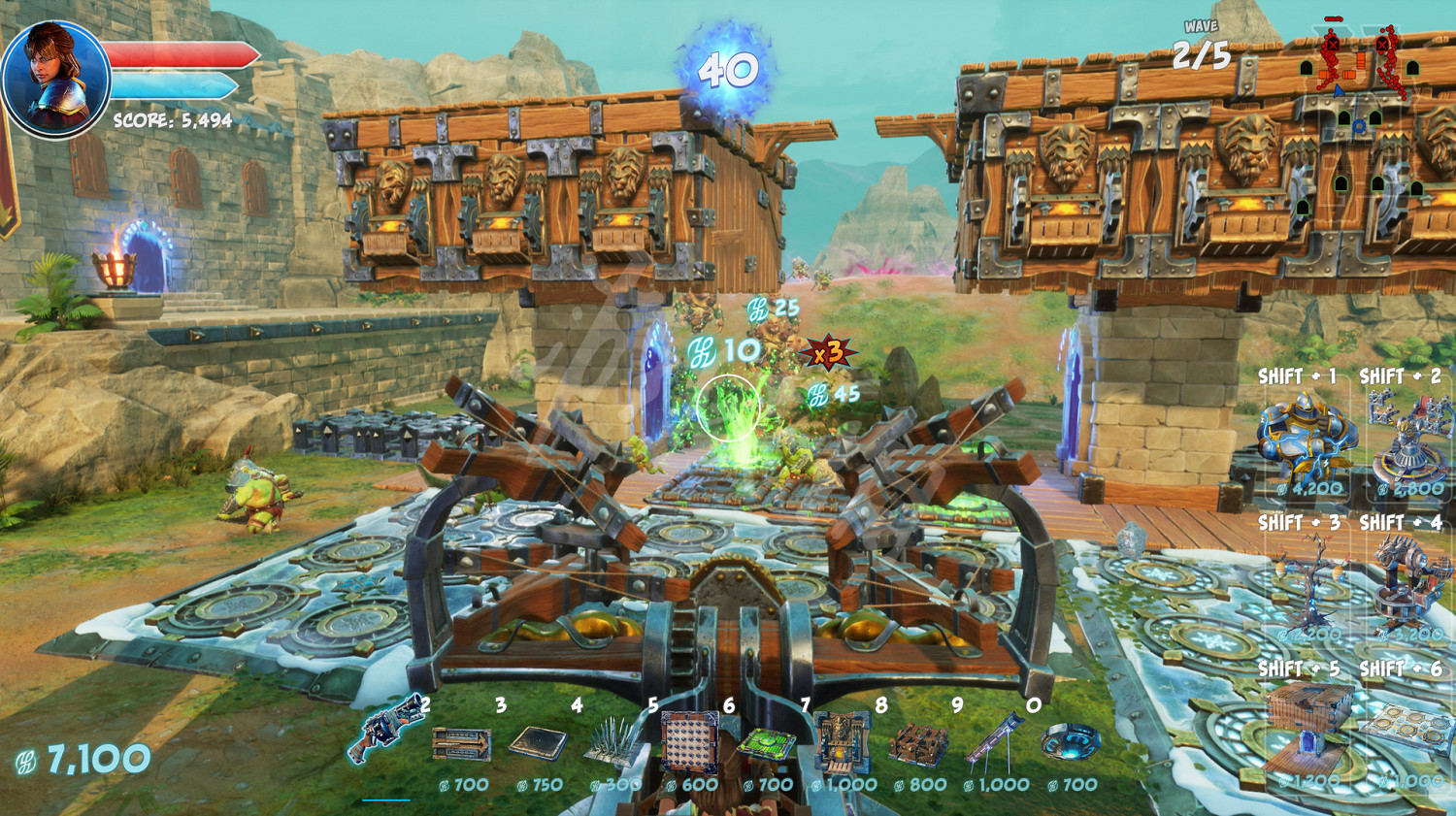Select the flat floor plate trap costing 750
This screenshot has height=816, width=1456.
(x=539, y=744)
